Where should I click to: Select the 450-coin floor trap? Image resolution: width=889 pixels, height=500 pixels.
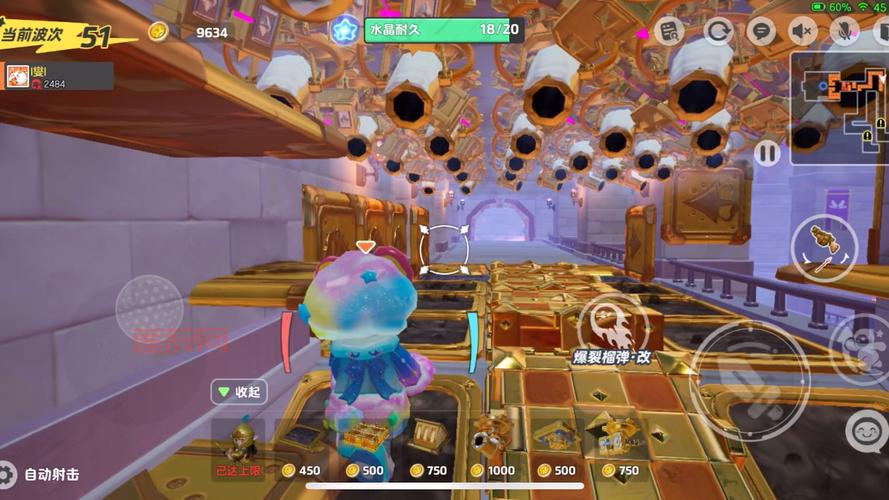tap(300, 440)
